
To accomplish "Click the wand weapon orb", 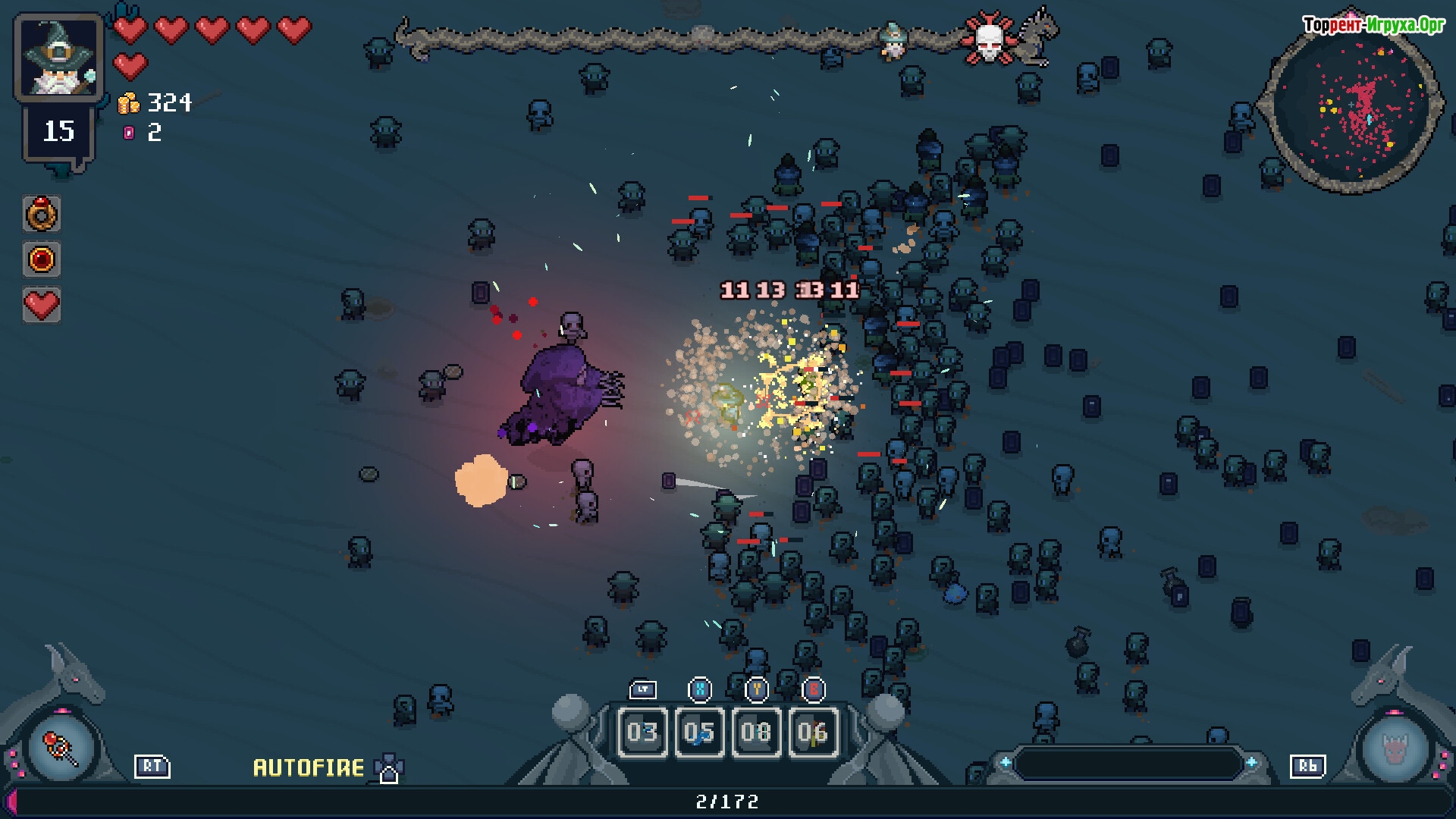I will click(61, 748).
